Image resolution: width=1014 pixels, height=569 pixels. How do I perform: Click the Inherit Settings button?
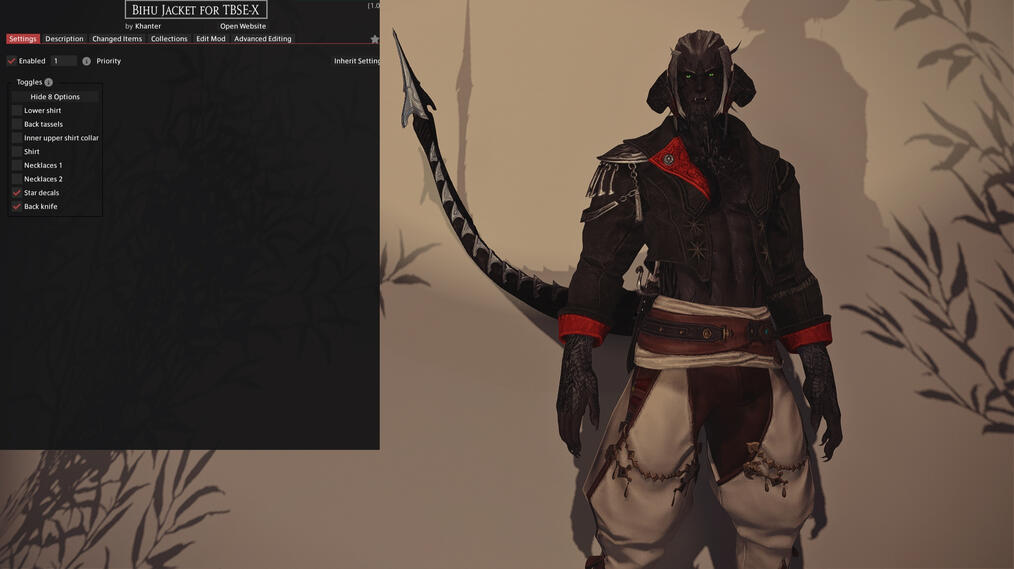(x=357, y=61)
